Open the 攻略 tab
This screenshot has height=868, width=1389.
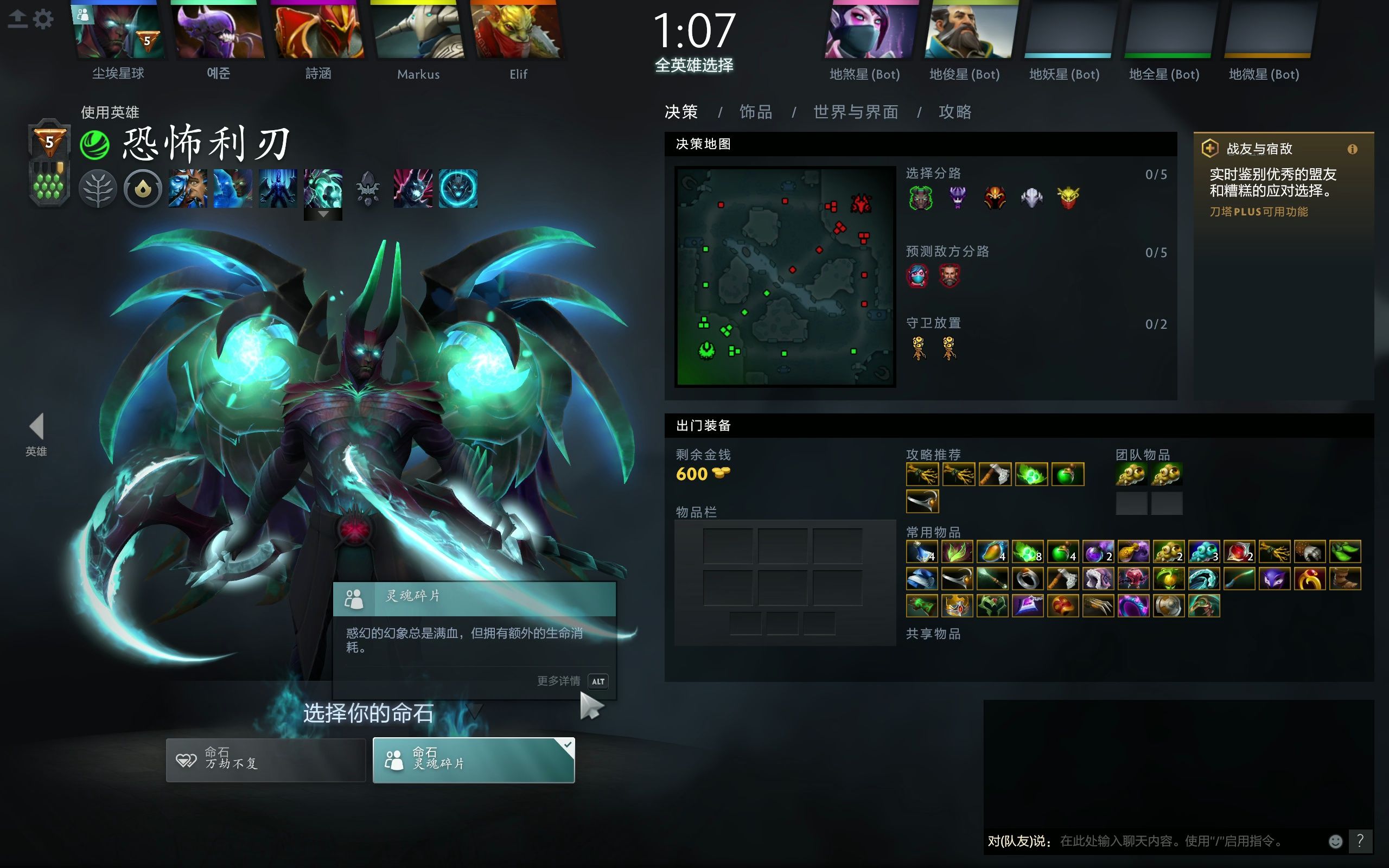(954, 112)
